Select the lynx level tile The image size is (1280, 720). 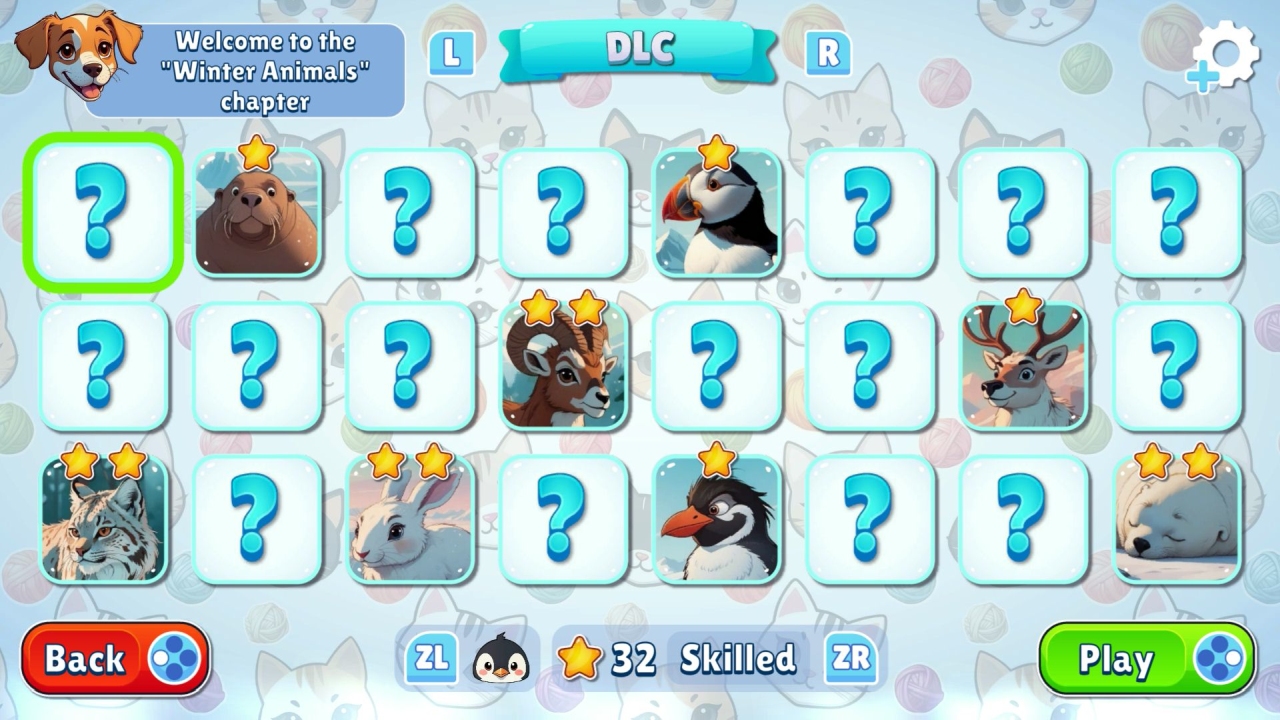click(x=100, y=521)
